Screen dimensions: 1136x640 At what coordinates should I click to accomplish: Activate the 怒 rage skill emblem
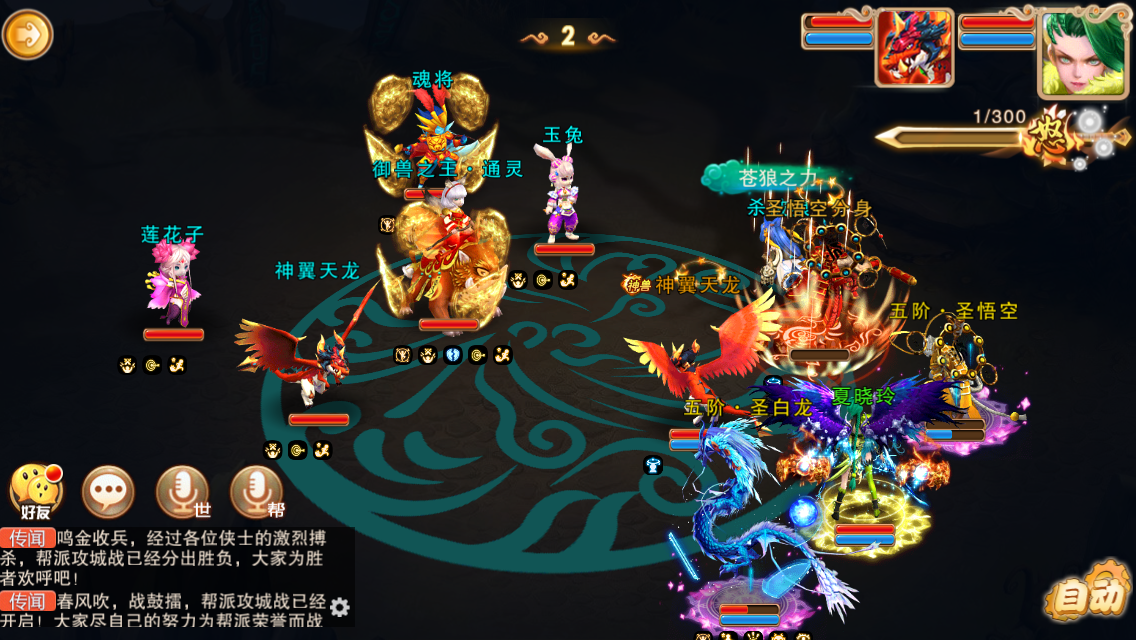coord(1053,137)
